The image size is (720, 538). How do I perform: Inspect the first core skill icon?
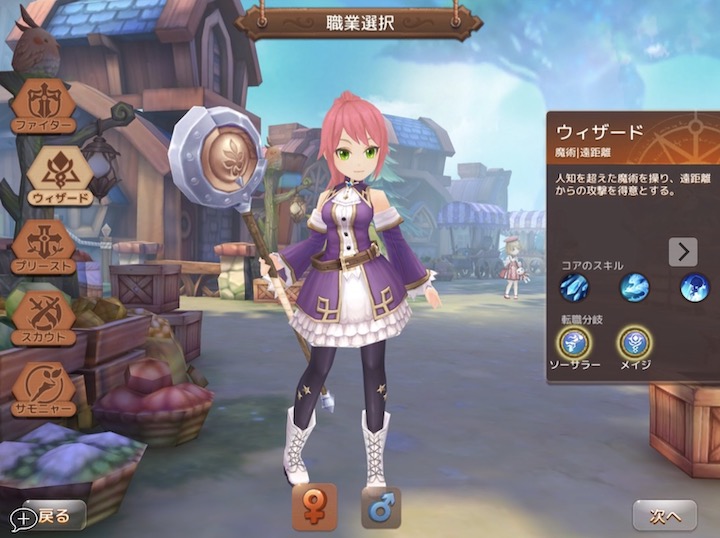574,288
